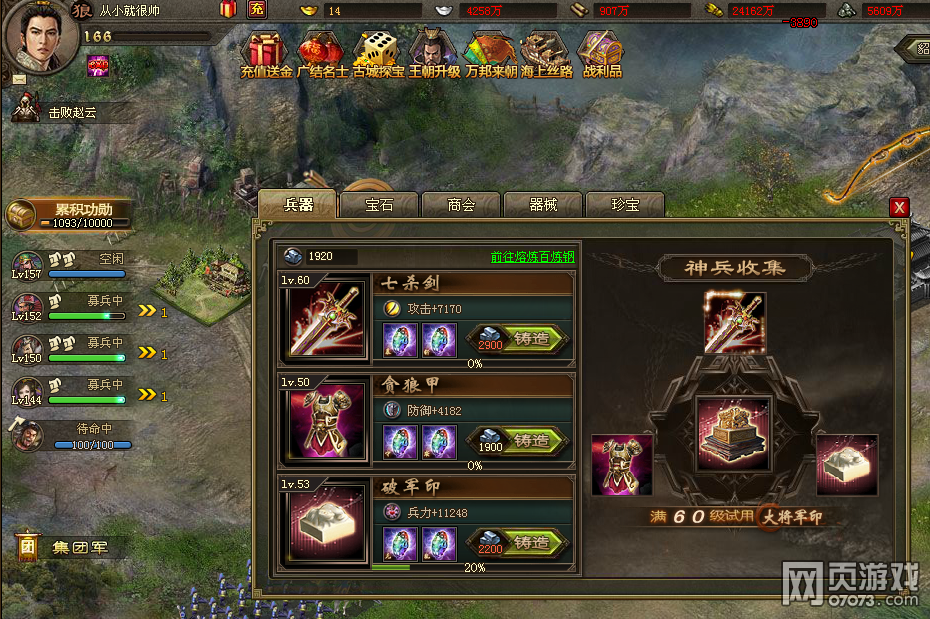Open the 战利品 treasure chest
Viewport: 930px width, 619px height.
602,54
